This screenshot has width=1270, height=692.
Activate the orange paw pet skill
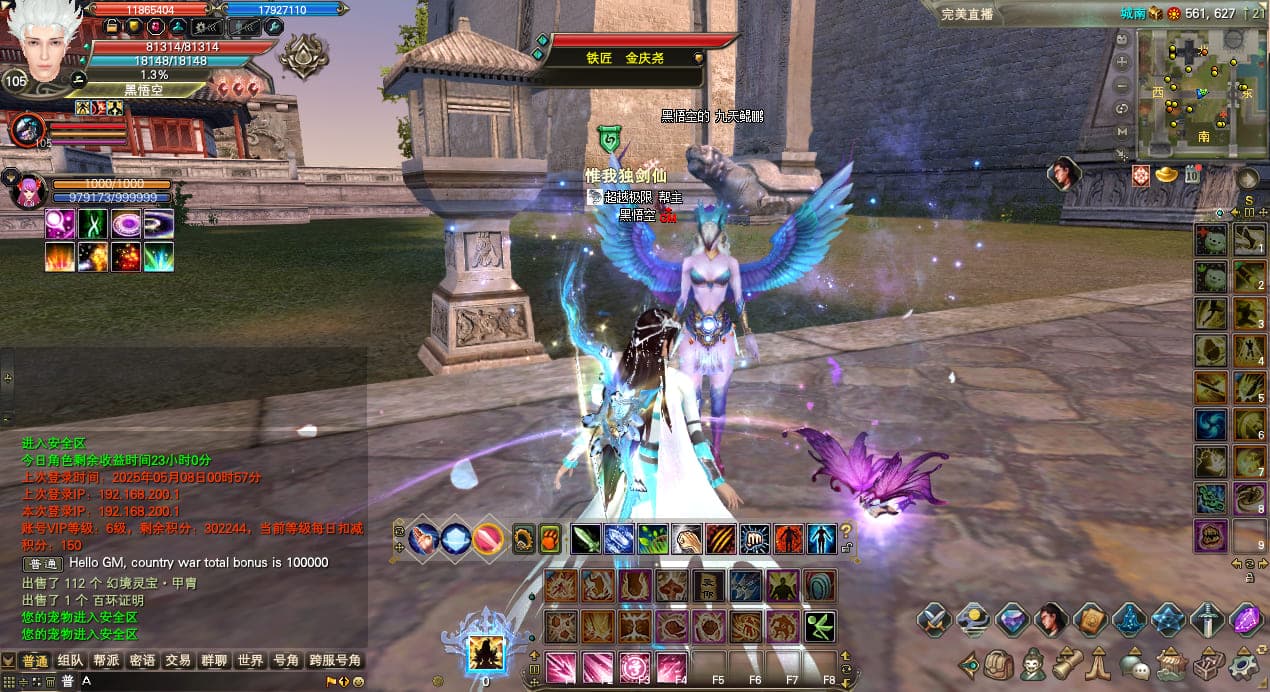pyautogui.click(x=550, y=540)
